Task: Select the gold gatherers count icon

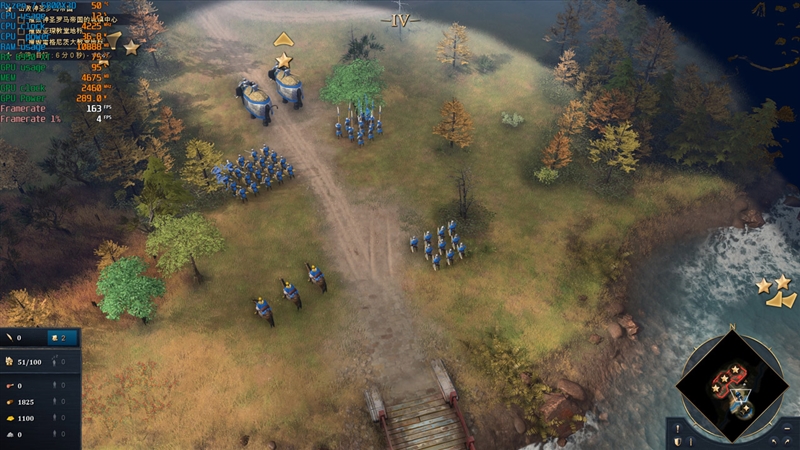Action: 56,418
